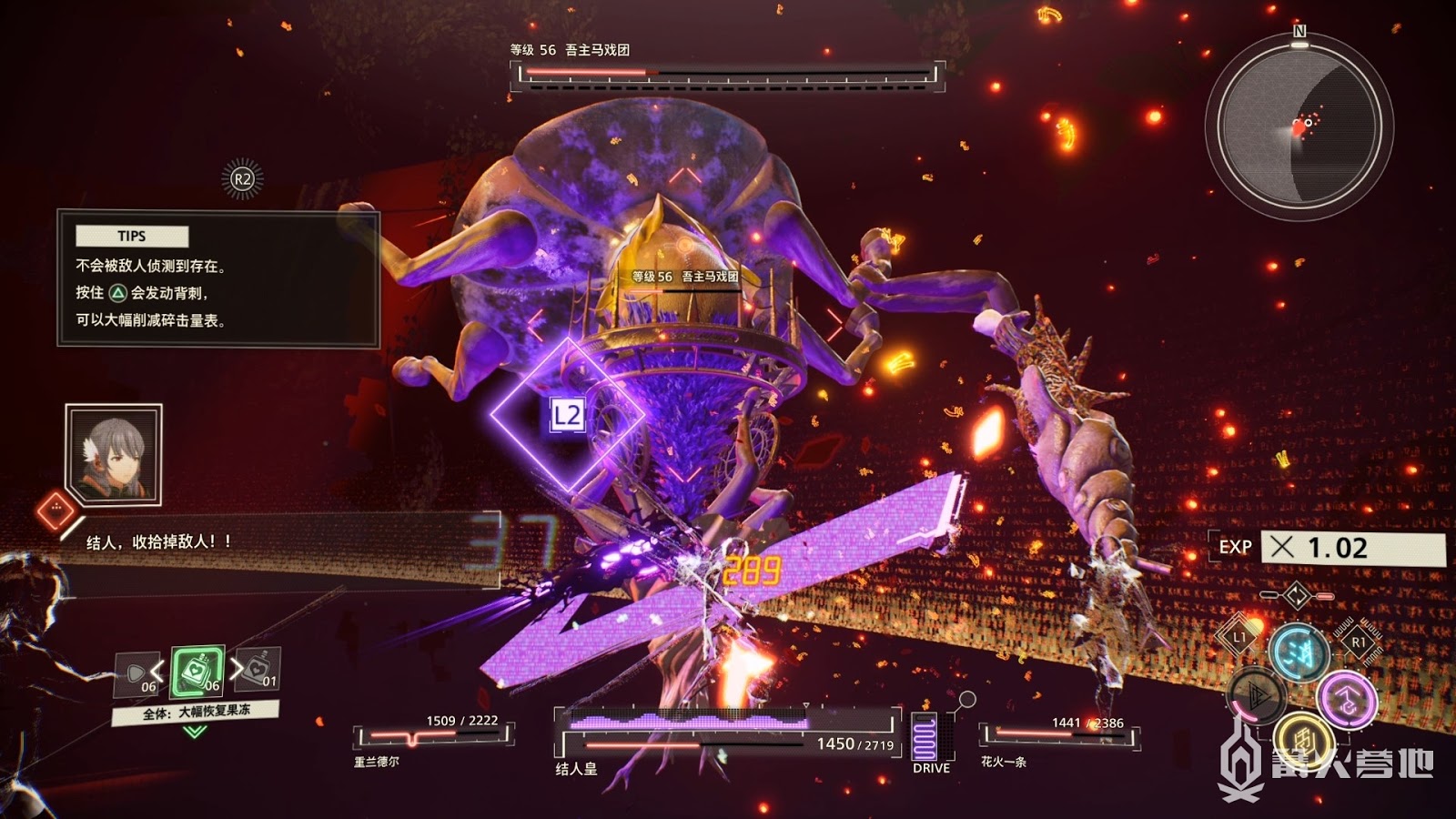Use the selected green heart jelly item
1456x819 pixels.
click(197, 672)
